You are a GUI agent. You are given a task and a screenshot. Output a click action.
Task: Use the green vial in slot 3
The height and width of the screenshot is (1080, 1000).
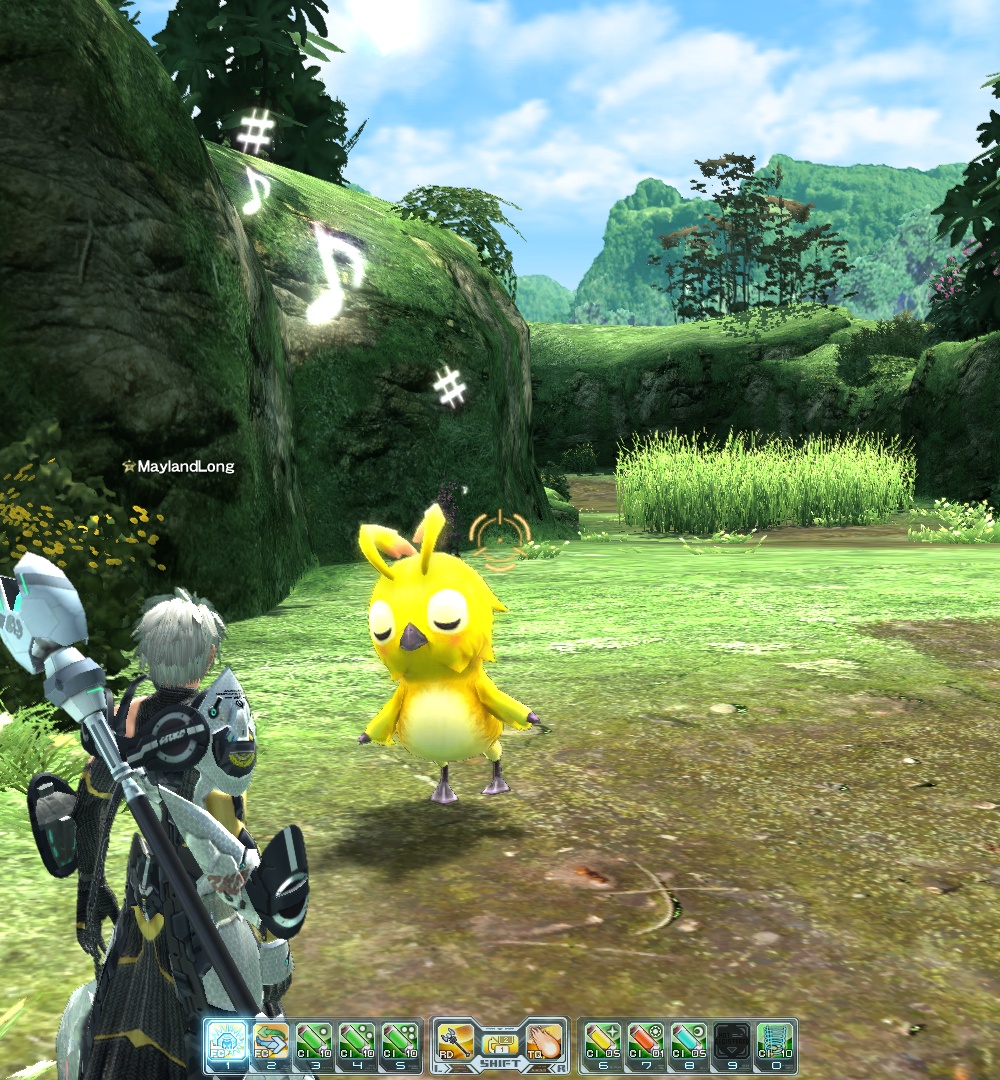(x=314, y=1044)
